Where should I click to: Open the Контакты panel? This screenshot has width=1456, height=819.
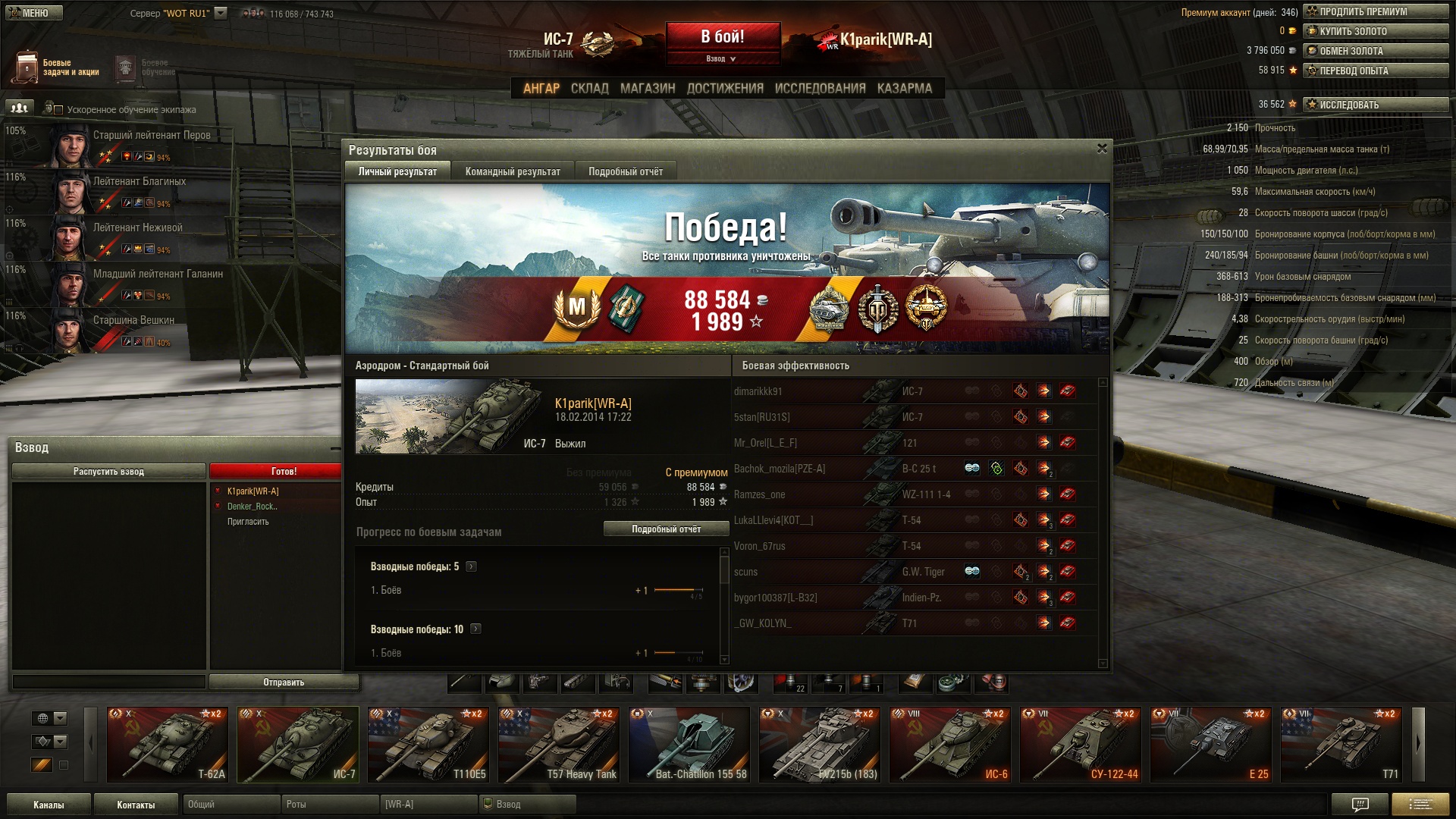[x=136, y=805]
